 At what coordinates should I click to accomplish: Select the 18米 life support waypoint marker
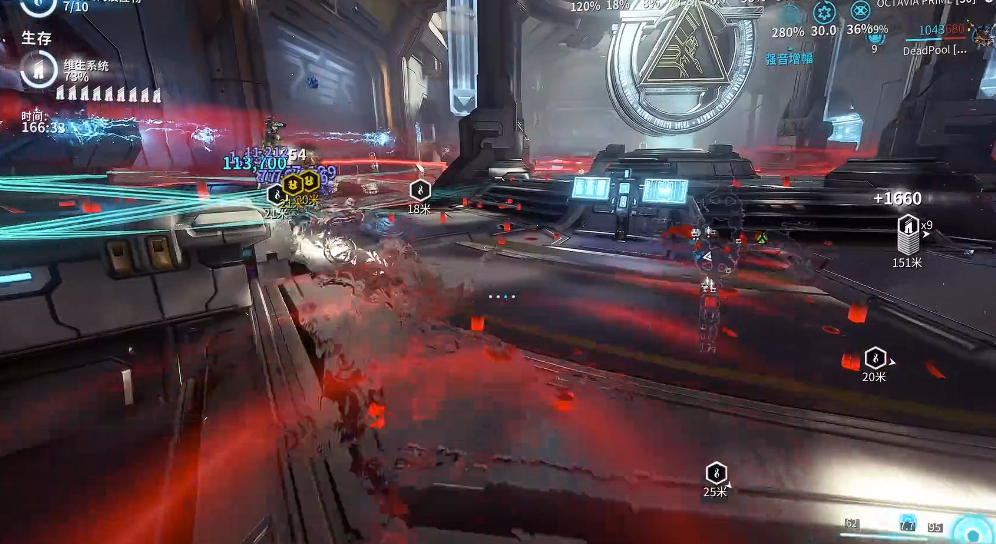pyautogui.click(x=420, y=189)
